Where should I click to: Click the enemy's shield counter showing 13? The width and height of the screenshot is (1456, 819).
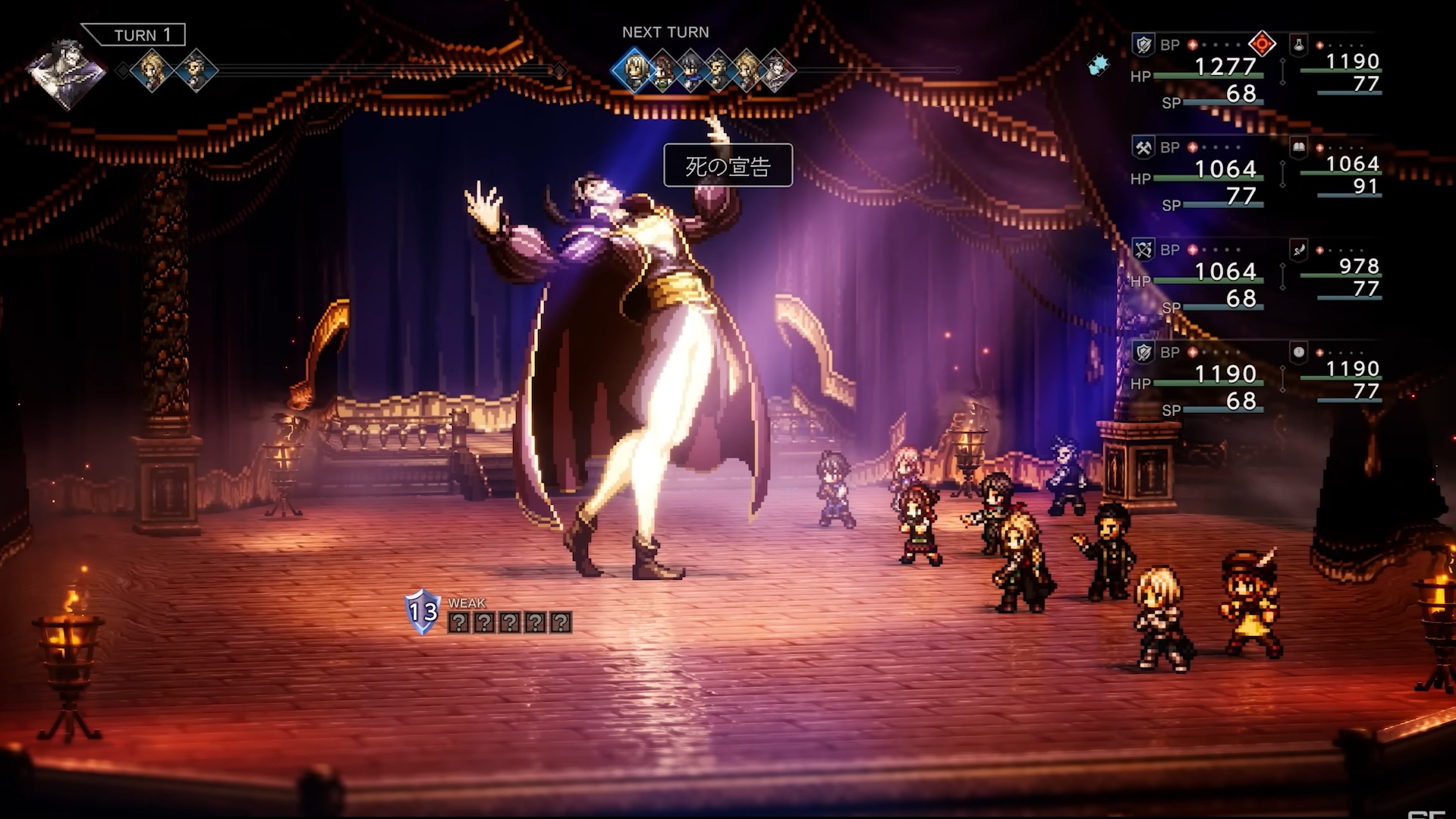(423, 611)
